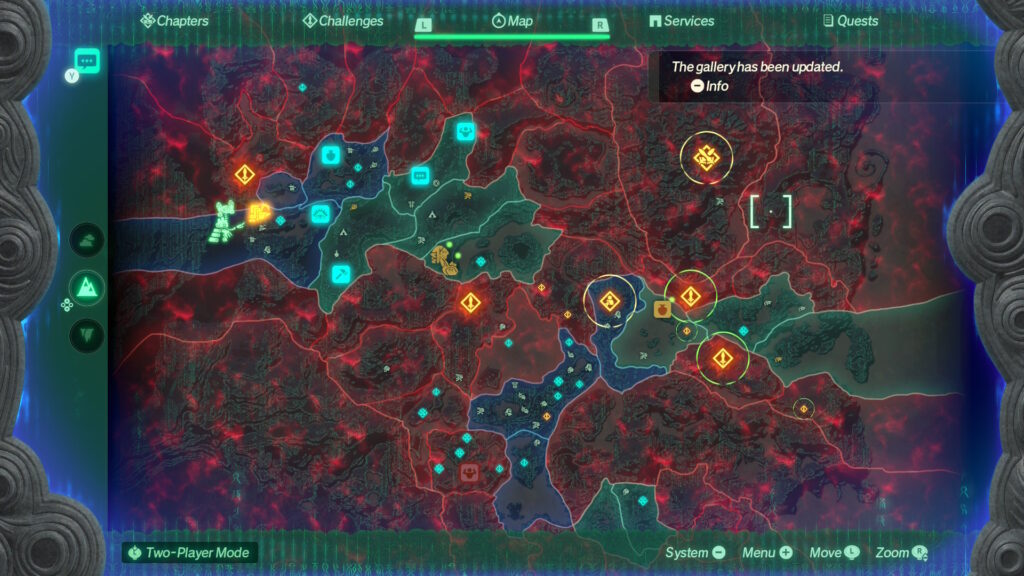
Task: Open the Quests tab
Action: coord(850,20)
